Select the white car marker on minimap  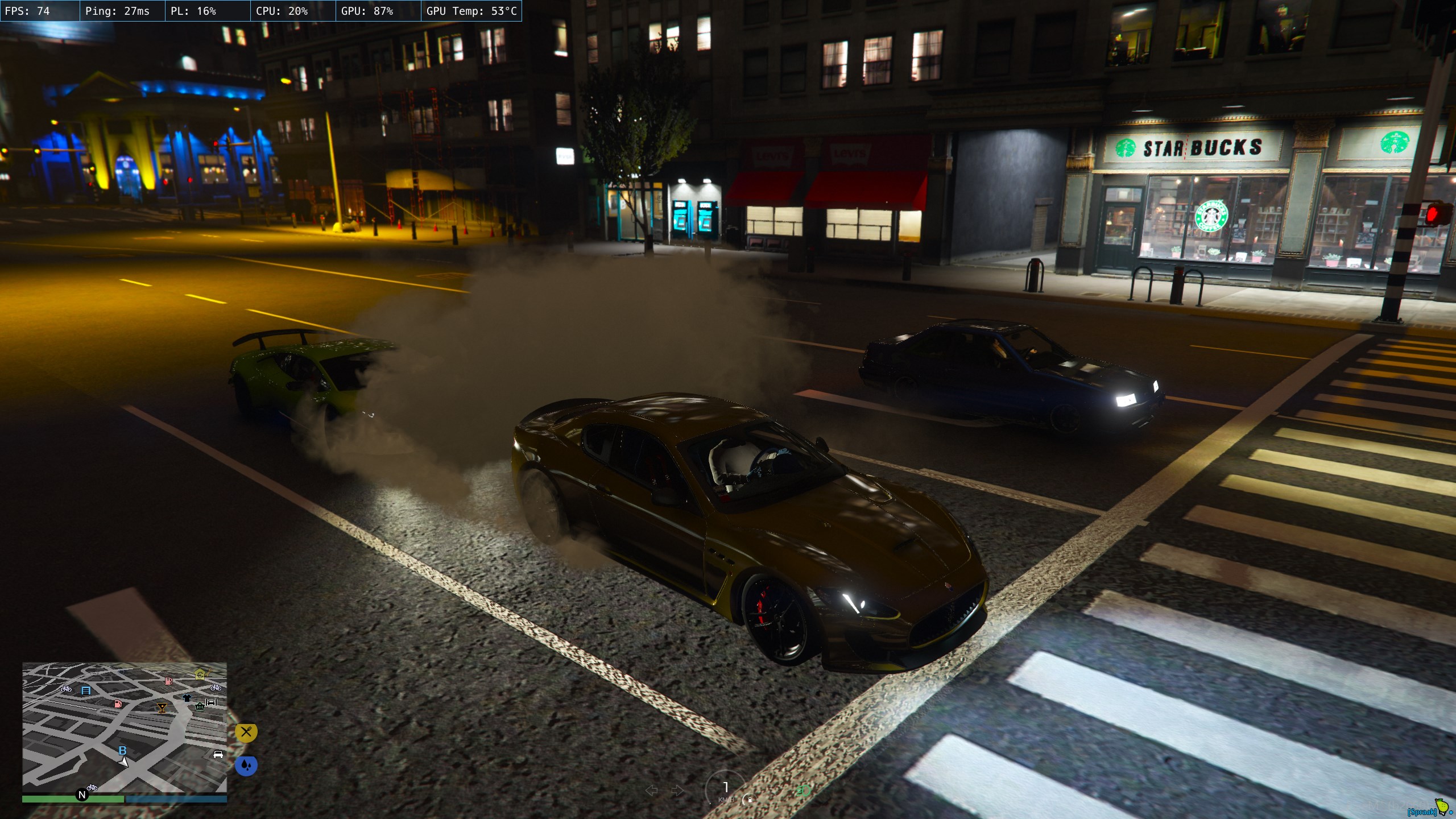coord(218,755)
